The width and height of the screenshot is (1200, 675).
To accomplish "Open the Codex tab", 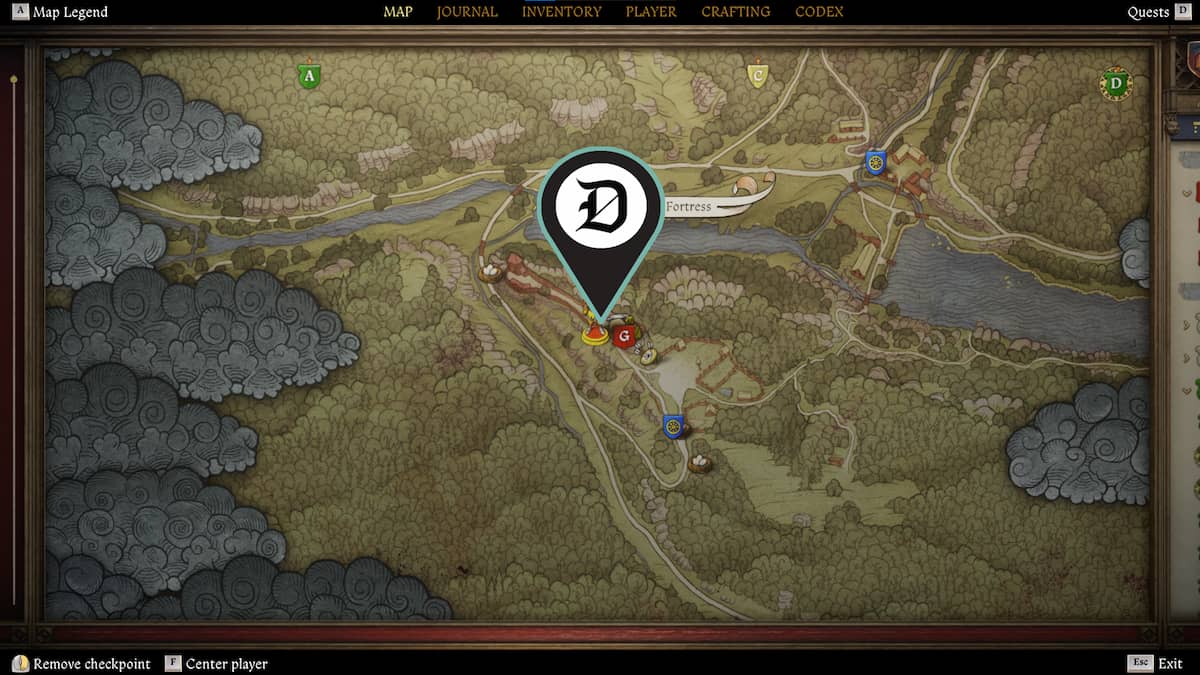I will click(x=819, y=12).
